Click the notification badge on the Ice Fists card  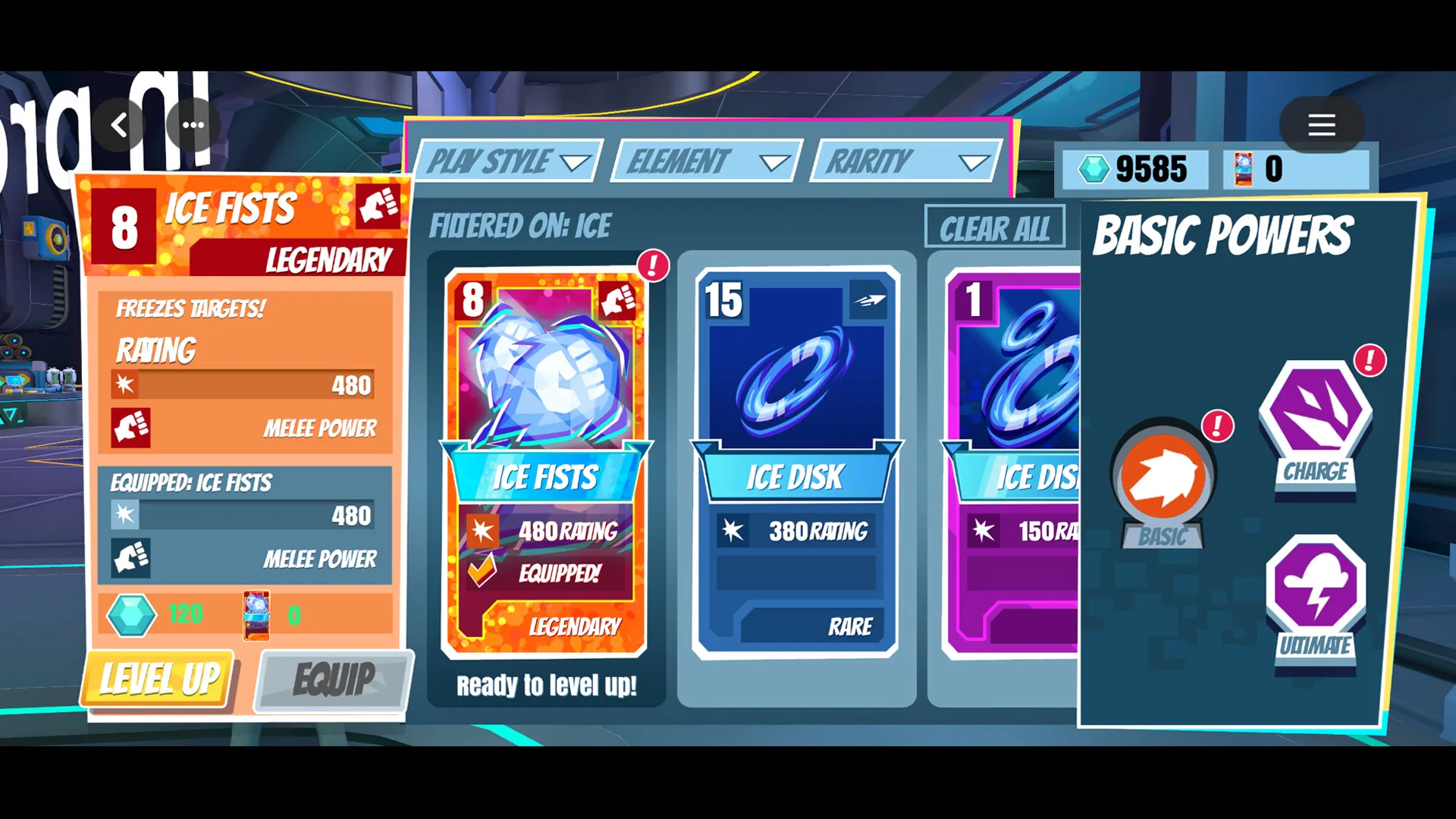(x=653, y=265)
